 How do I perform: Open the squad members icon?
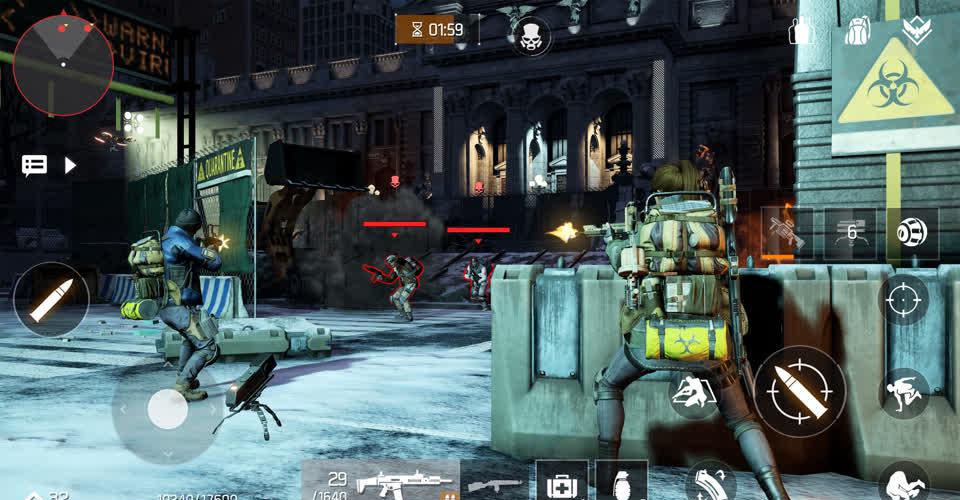coord(799,31)
